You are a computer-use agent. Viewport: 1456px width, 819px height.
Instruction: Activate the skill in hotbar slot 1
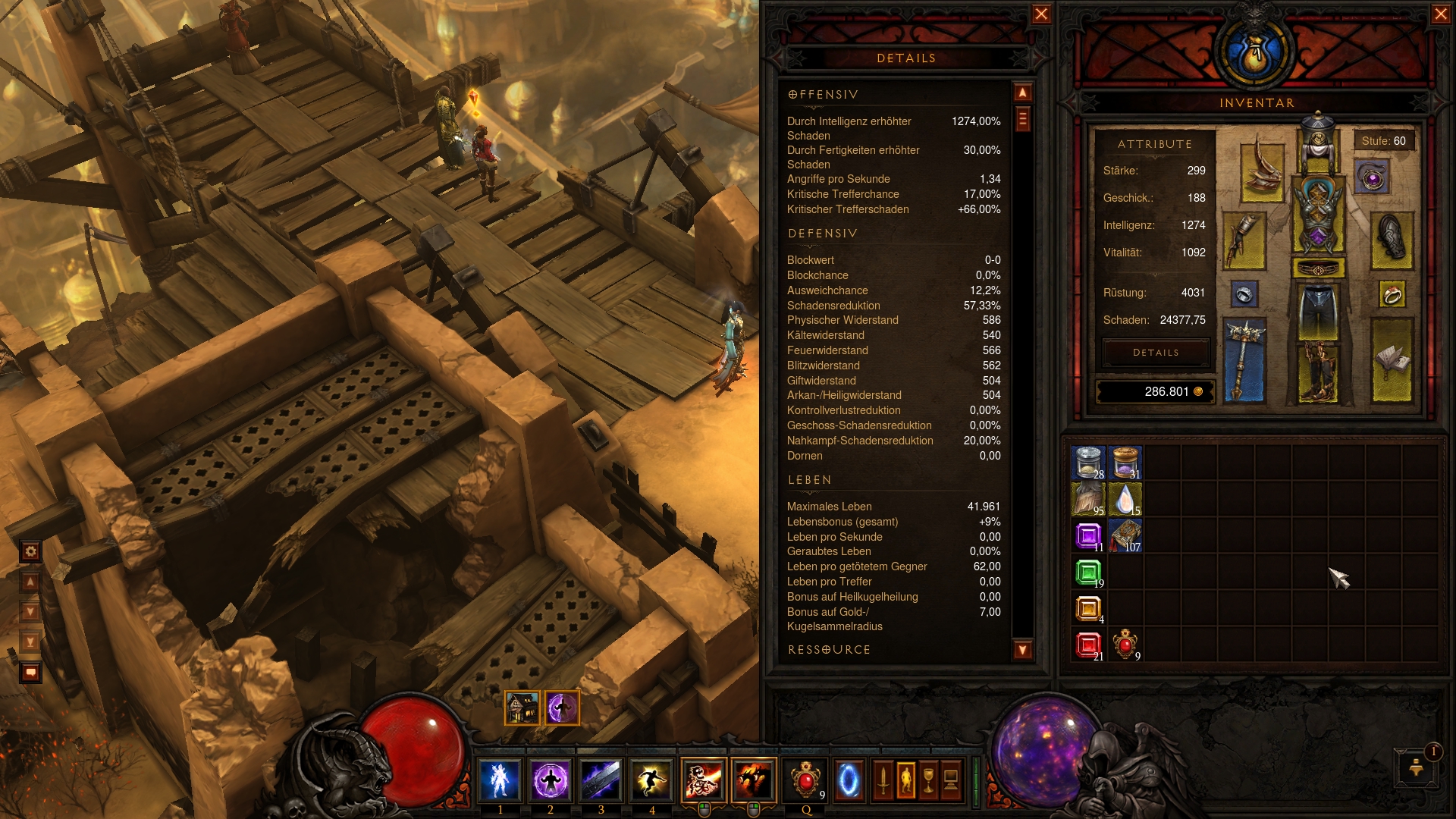click(x=500, y=780)
